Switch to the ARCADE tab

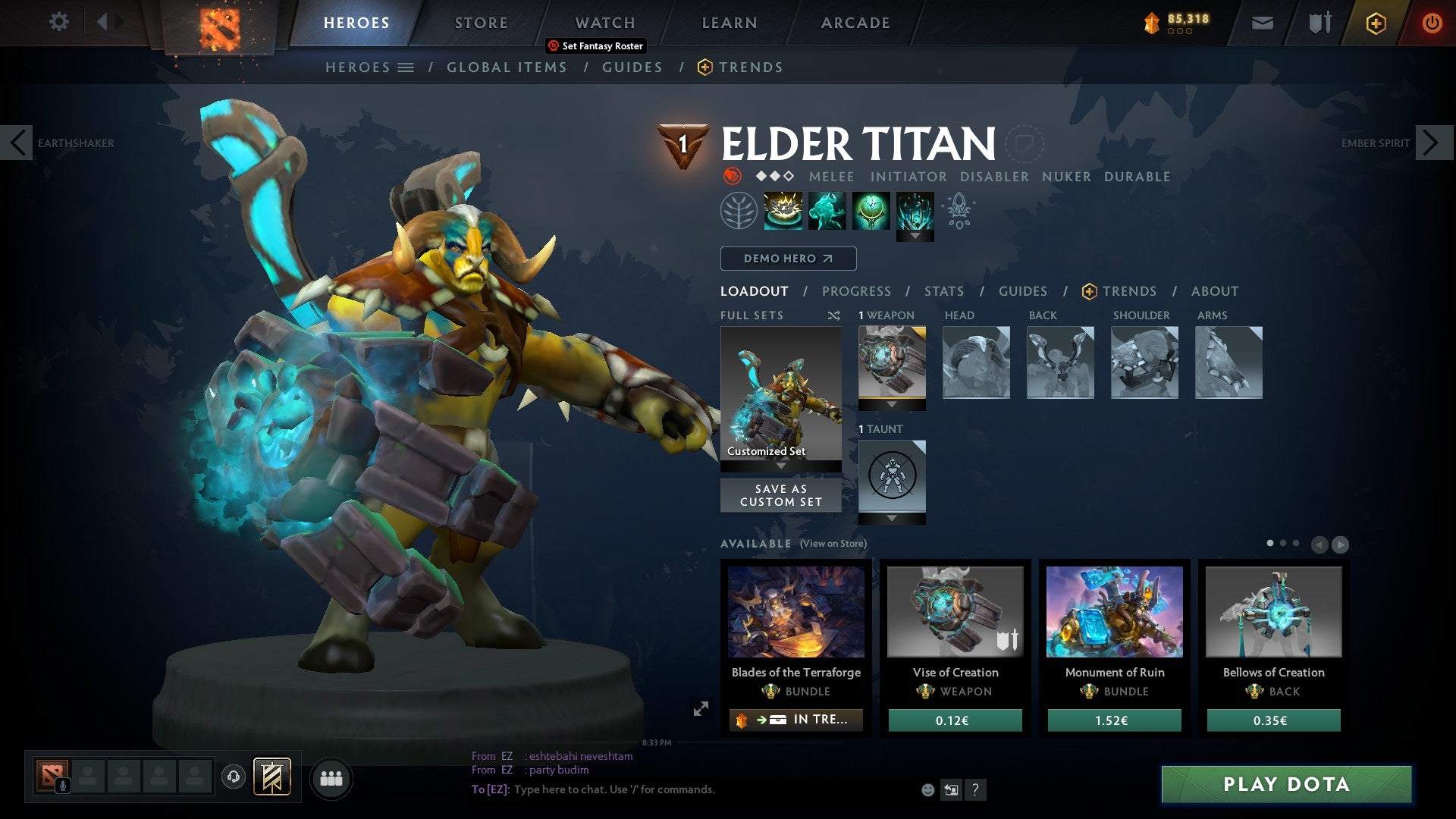pos(855,23)
